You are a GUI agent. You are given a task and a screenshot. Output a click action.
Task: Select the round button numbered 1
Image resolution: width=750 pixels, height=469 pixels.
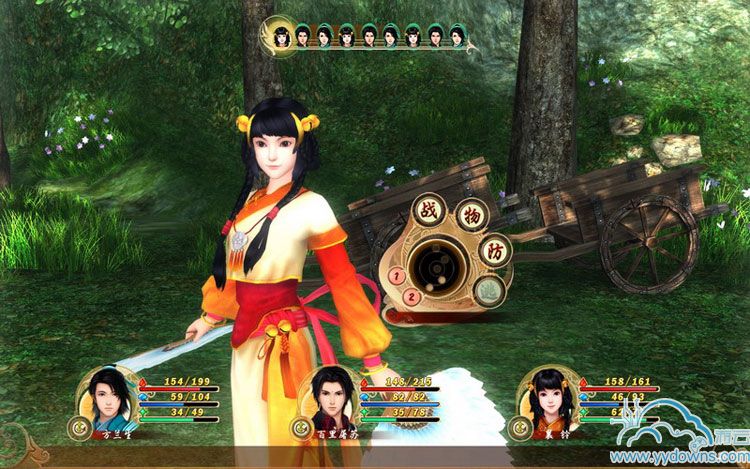[x=395, y=274]
